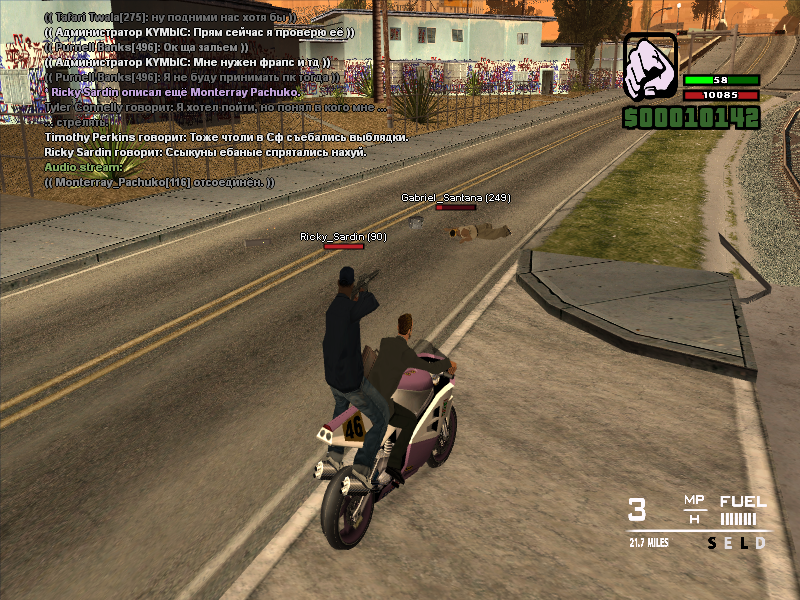Select the fist weapon icon

(x=650, y=68)
